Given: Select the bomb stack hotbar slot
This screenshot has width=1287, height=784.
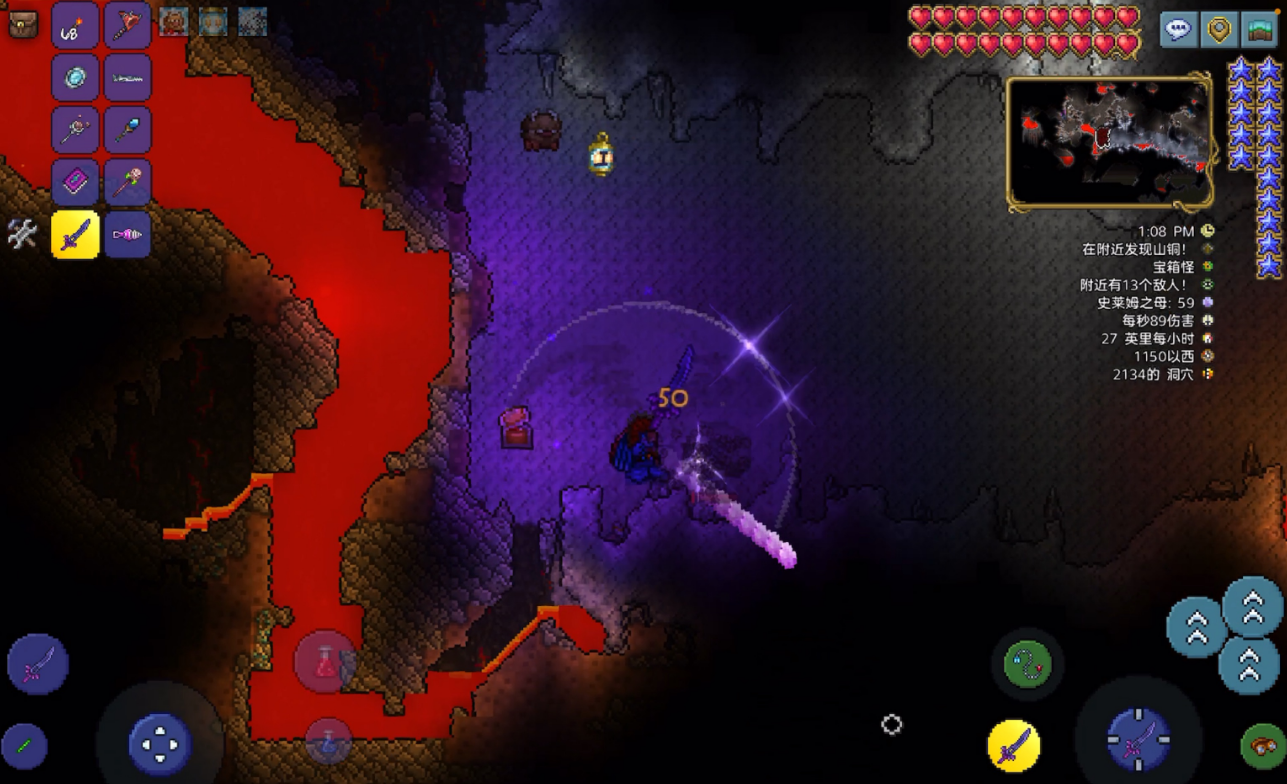Looking at the screenshot, I should pyautogui.click(x=75, y=26).
